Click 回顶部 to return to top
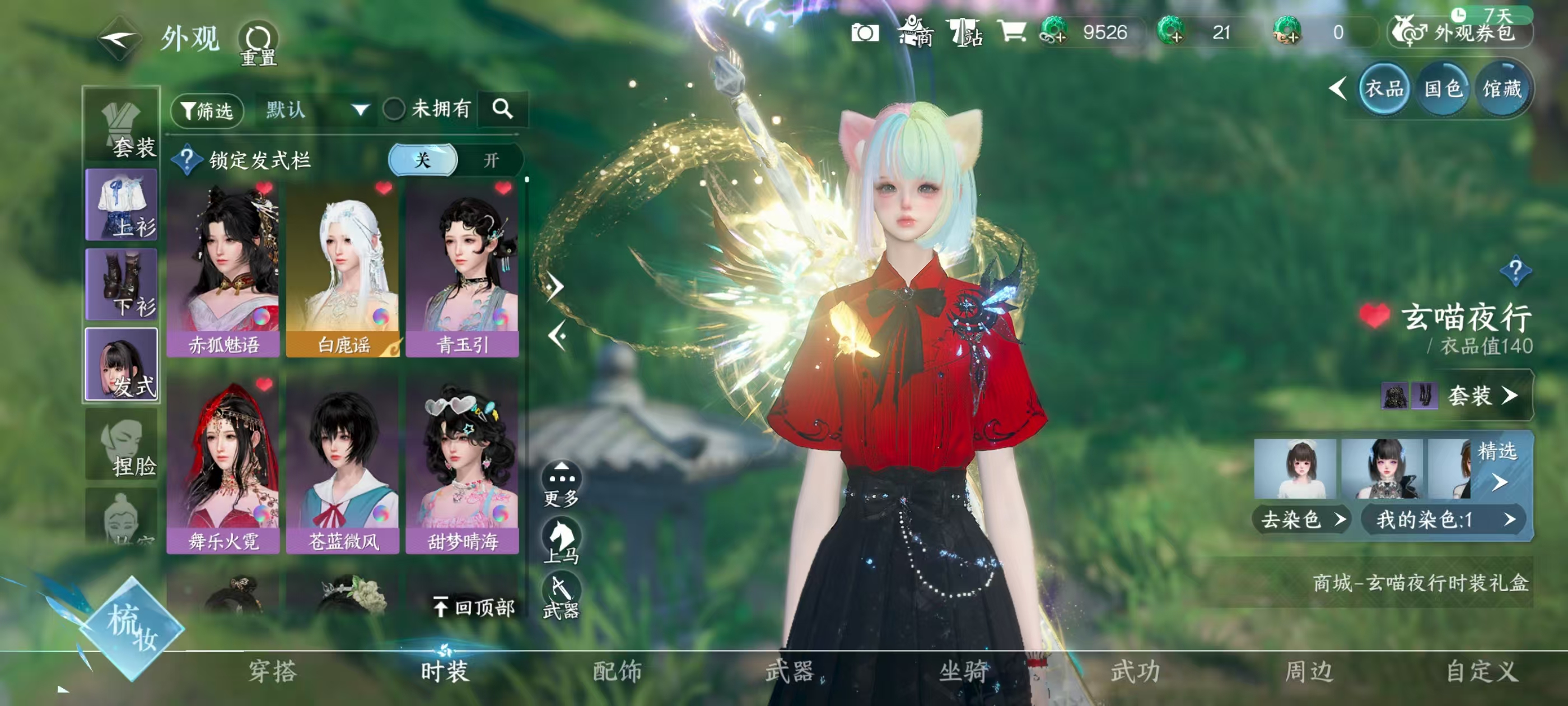This screenshot has width=1568, height=706. (474, 607)
